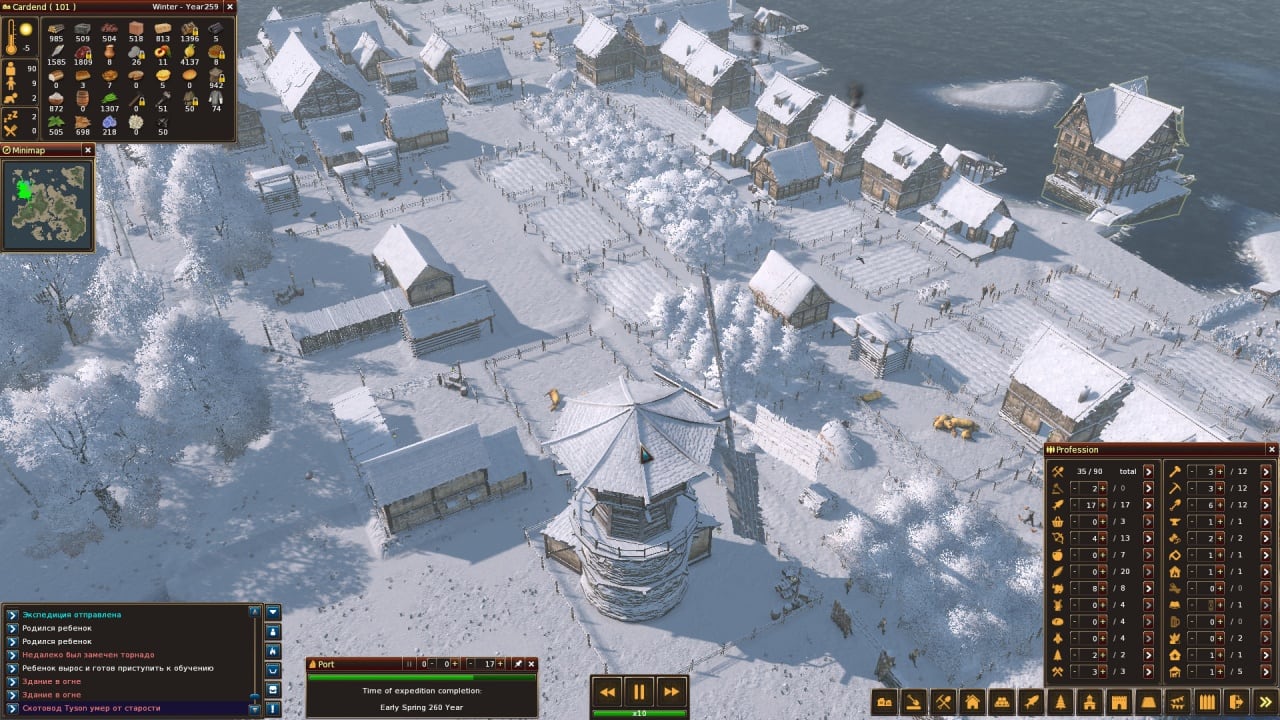Open the fence icon toolbar menu
The width and height of the screenshot is (1280, 720).
coord(1208,702)
